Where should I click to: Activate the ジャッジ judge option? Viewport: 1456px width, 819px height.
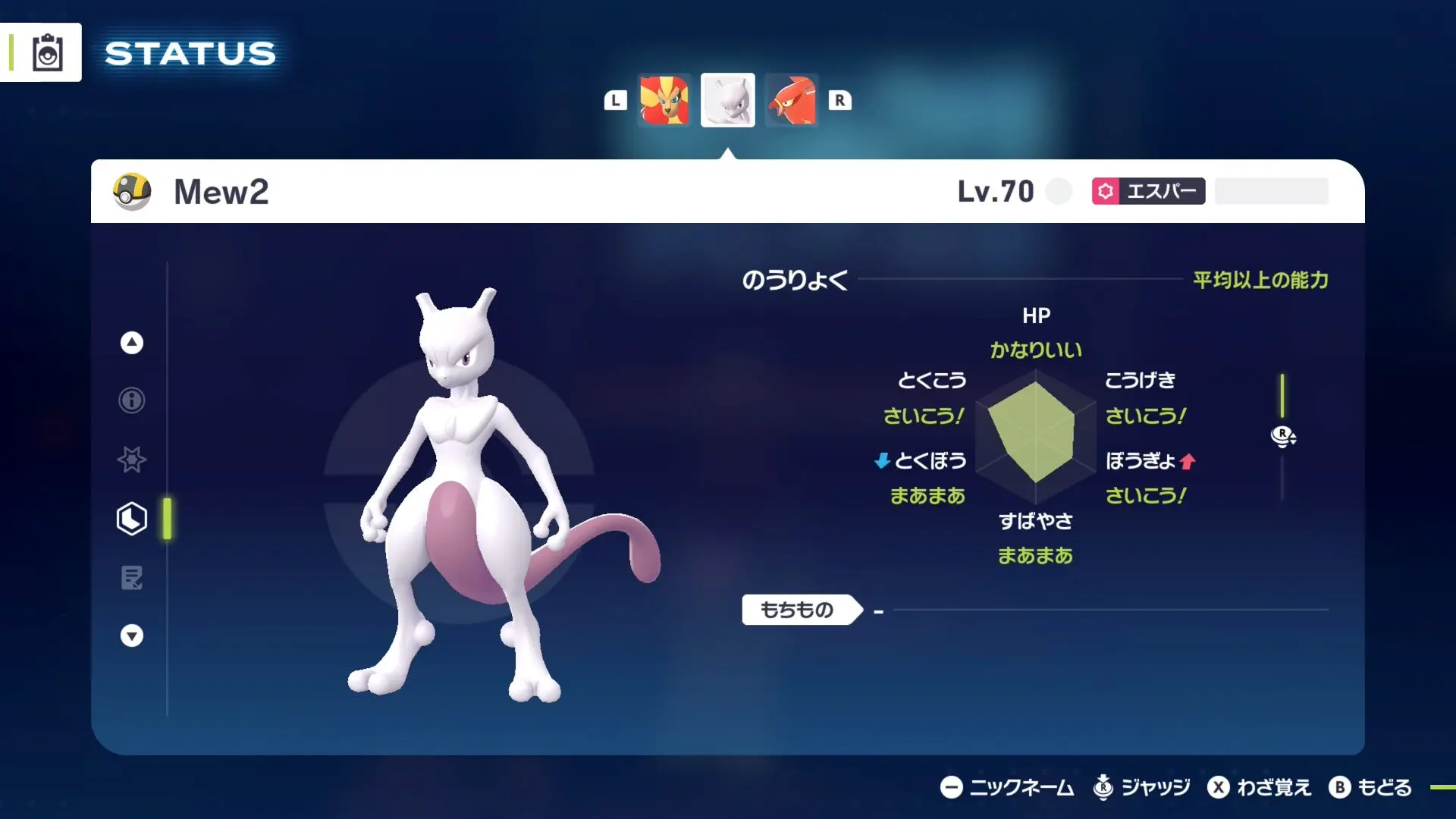tap(1141, 788)
